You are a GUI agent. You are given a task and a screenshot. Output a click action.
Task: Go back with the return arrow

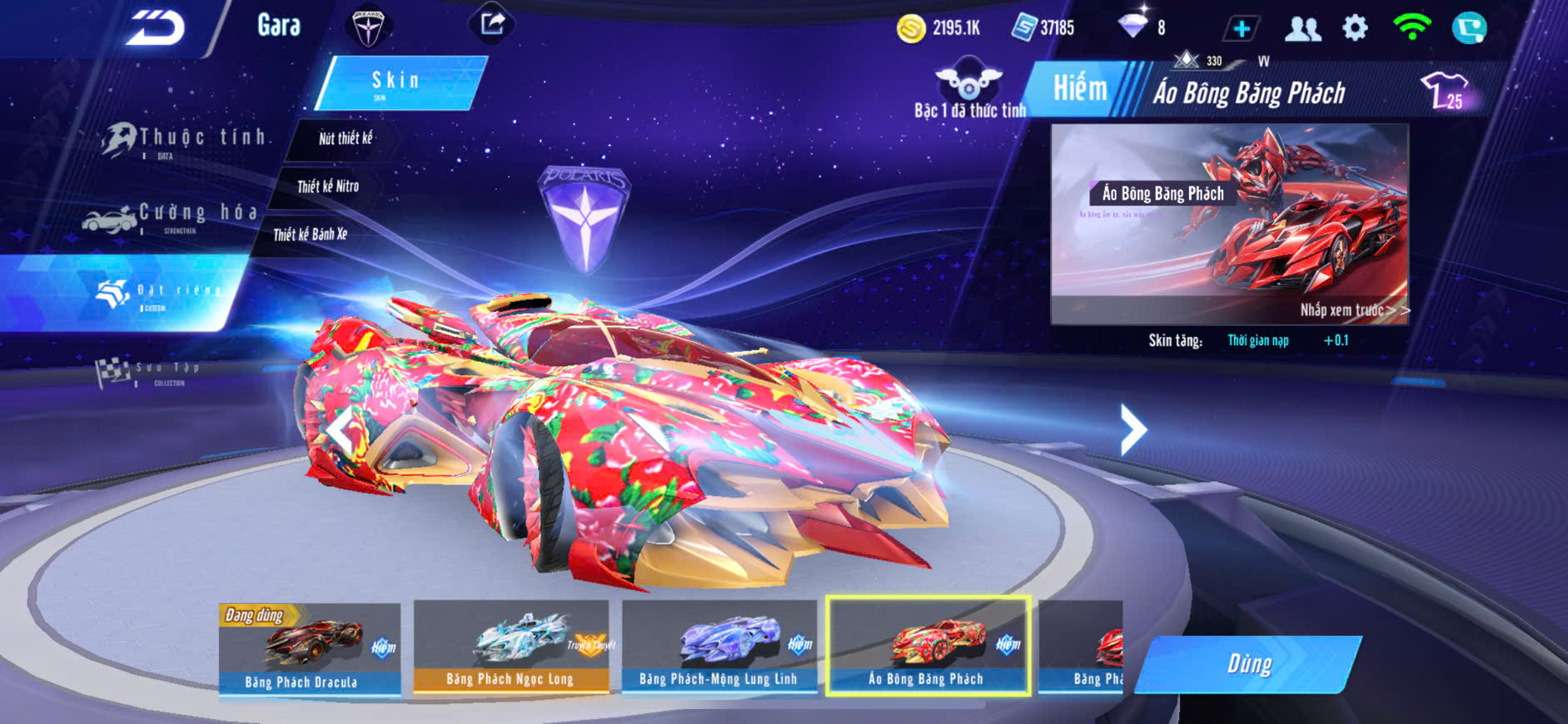click(x=156, y=28)
